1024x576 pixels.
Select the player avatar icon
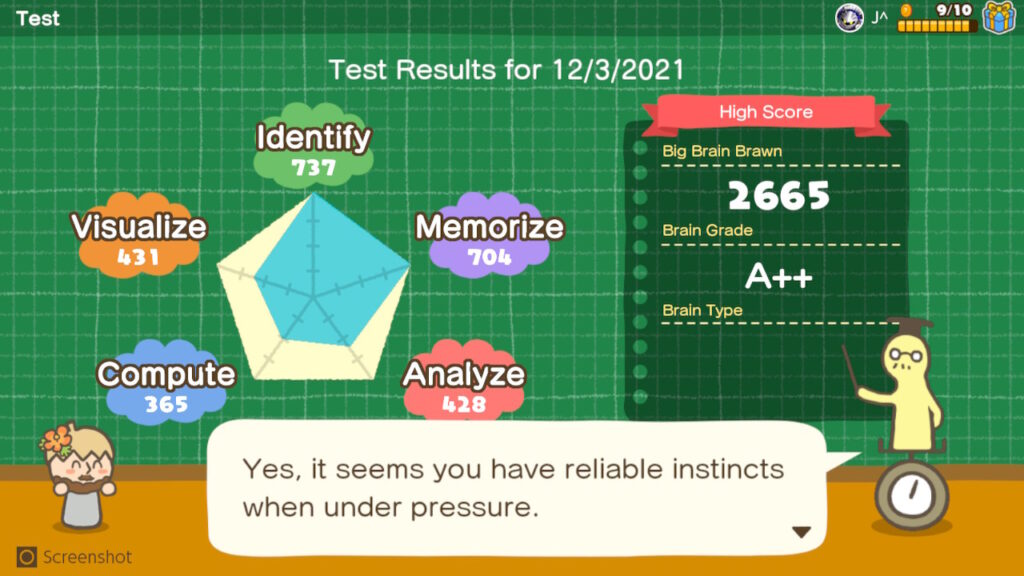pos(848,17)
